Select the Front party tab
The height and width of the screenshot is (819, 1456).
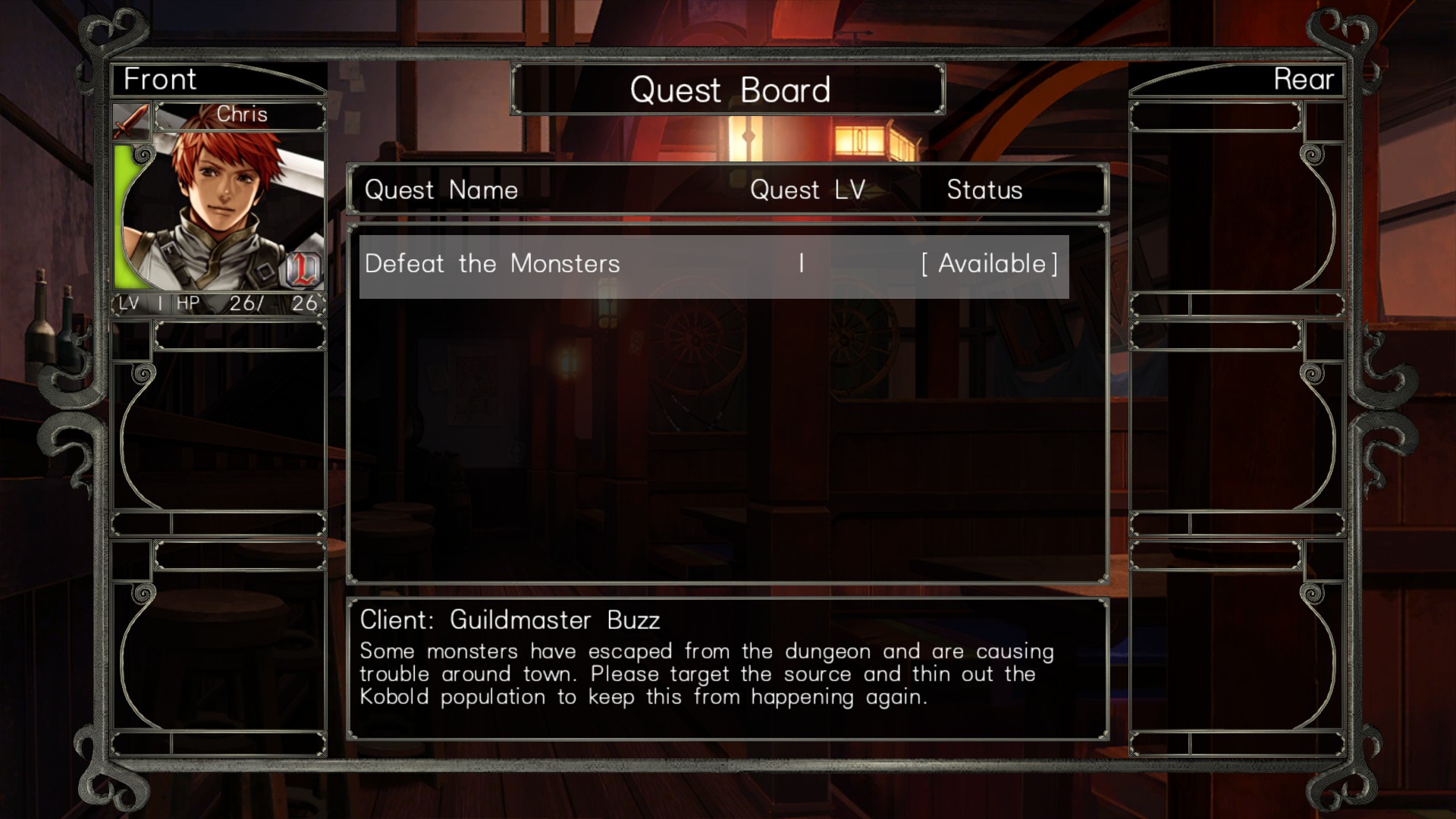pos(159,79)
